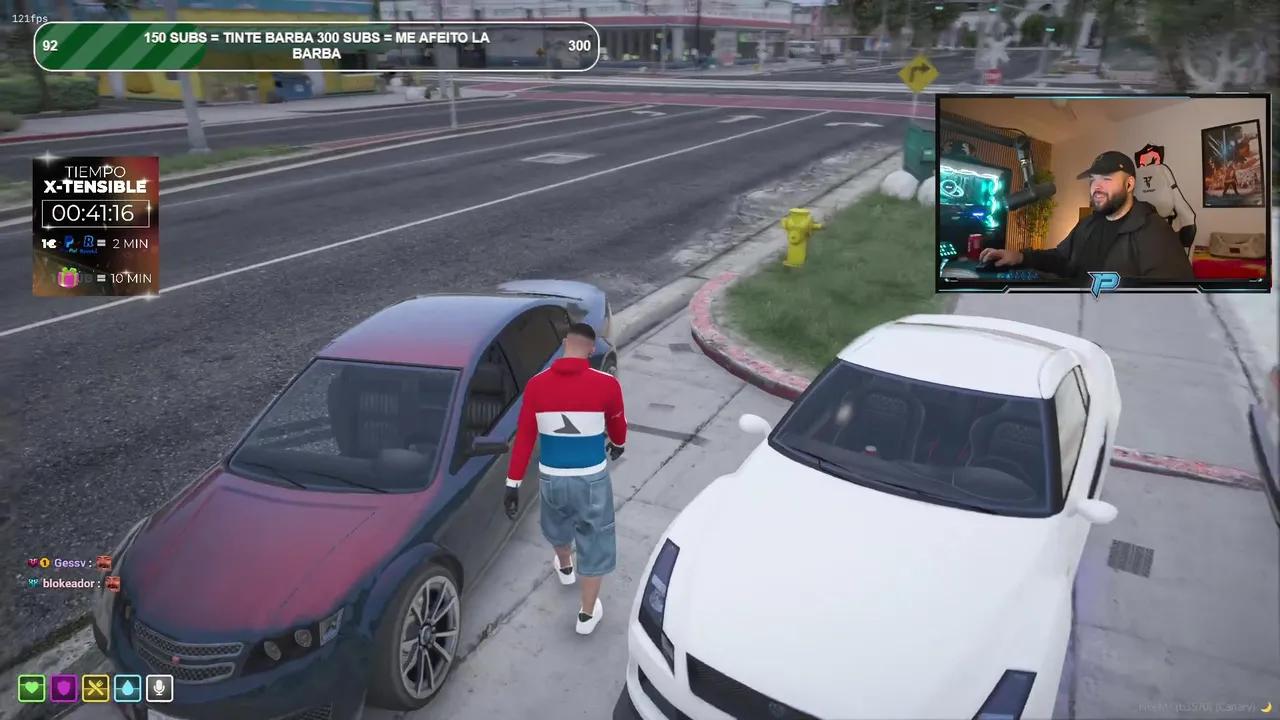Mute the white microphone indicator
Screen dimensions: 1280x720
click(159, 688)
